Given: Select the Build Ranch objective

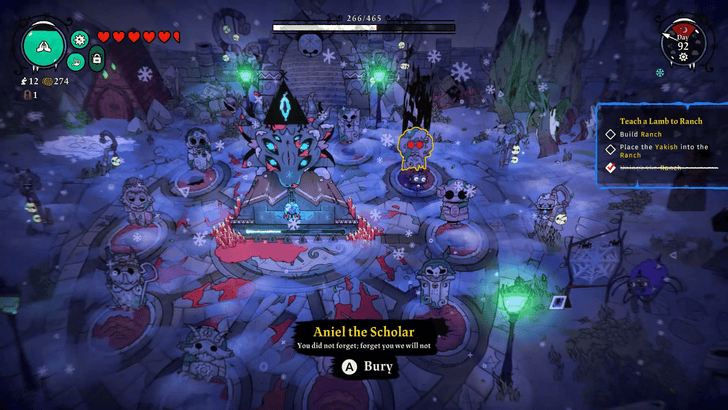Looking at the screenshot, I should [638, 133].
